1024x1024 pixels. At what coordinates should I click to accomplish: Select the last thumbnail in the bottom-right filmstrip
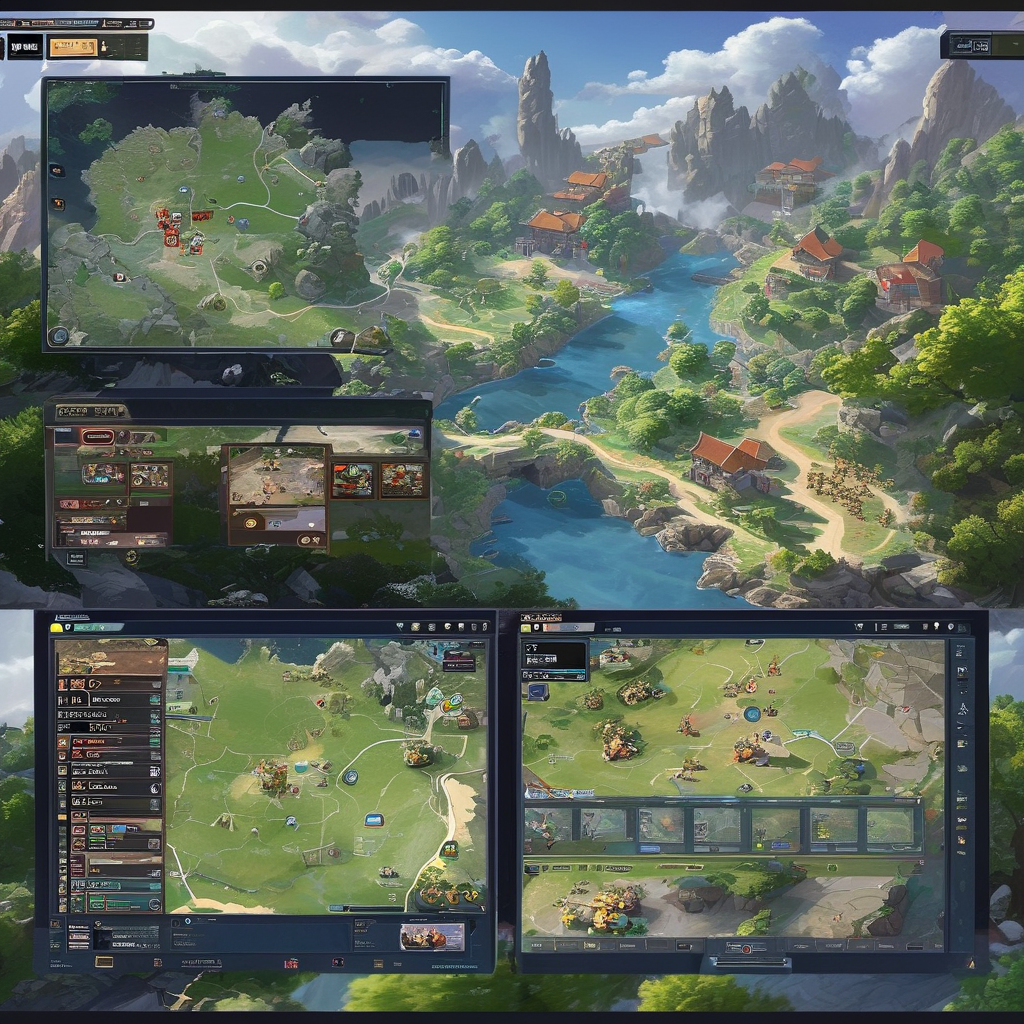click(x=889, y=826)
